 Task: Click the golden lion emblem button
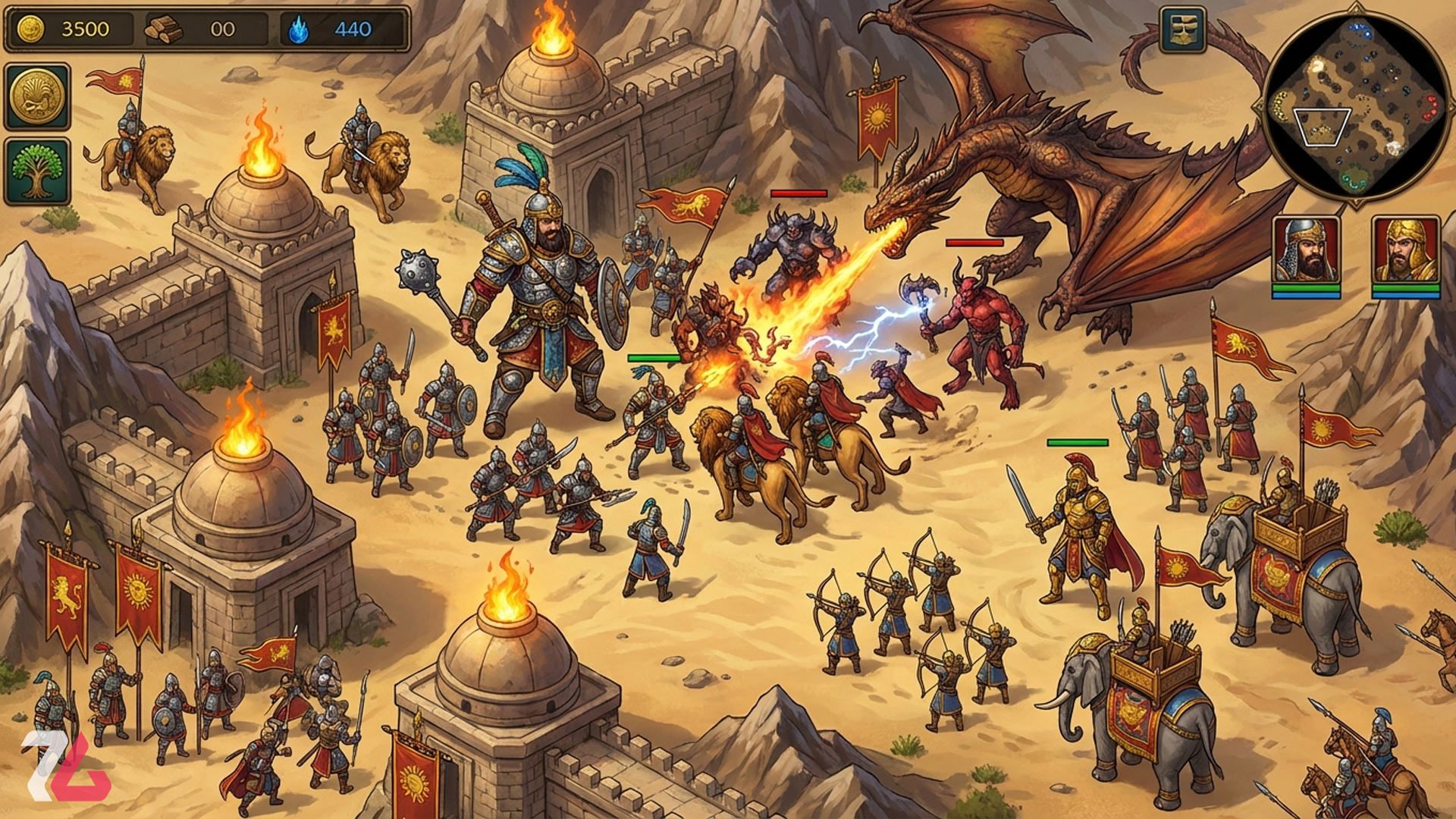(37, 96)
